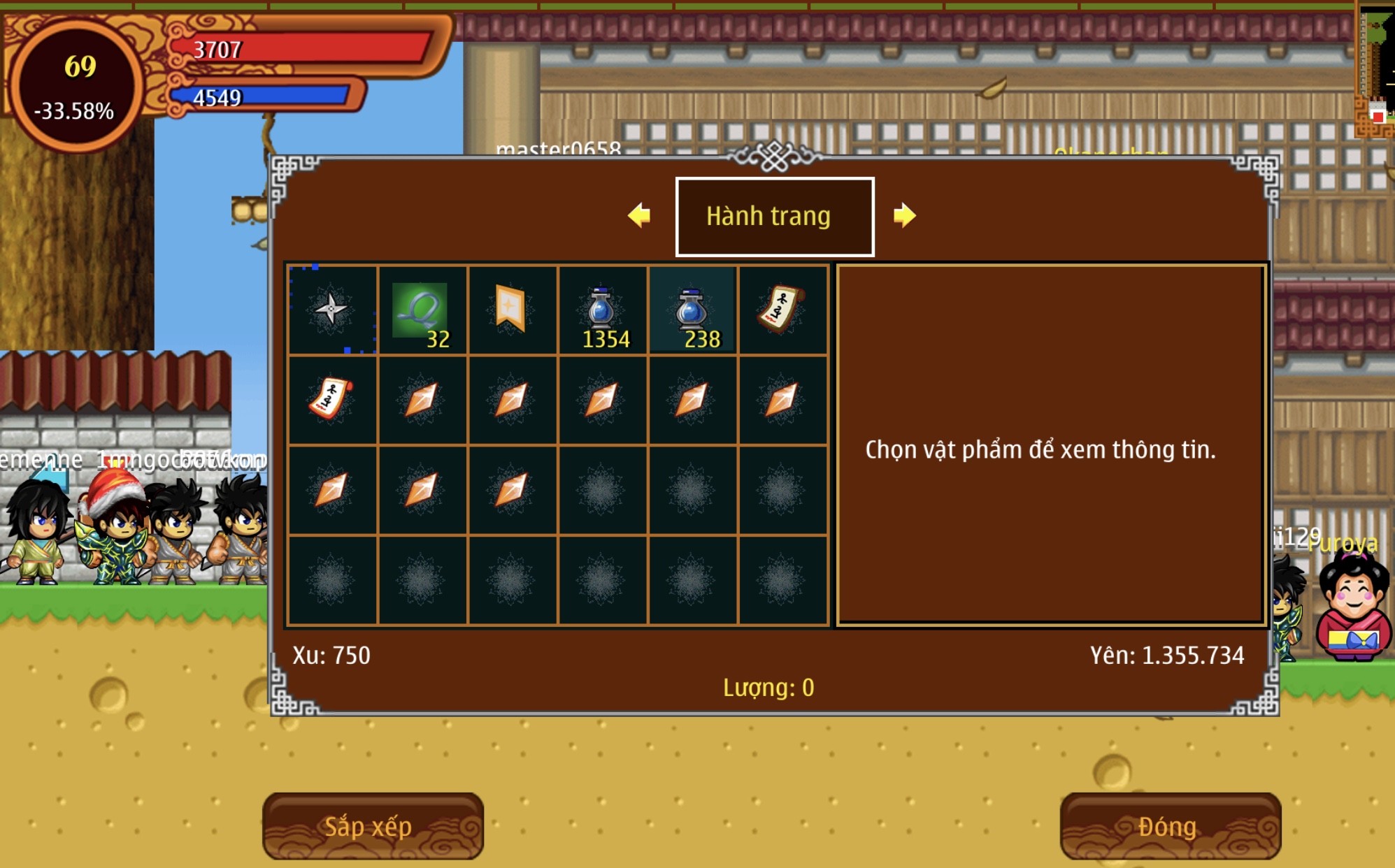This screenshot has height=868, width=1395.
Task: Click the Sắp xếp sort button
Action: pyautogui.click(x=373, y=826)
